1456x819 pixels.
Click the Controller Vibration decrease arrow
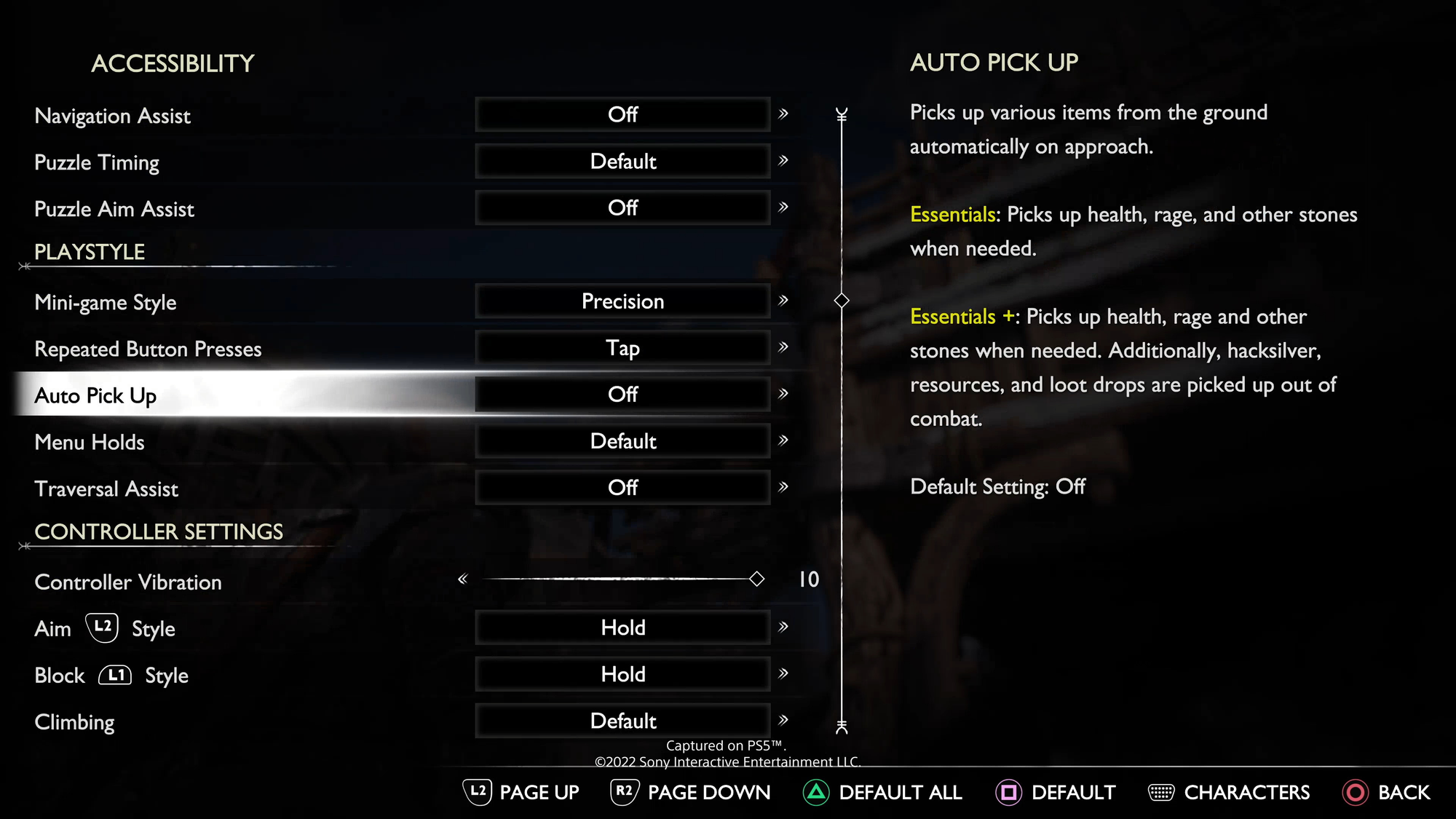pyautogui.click(x=462, y=579)
